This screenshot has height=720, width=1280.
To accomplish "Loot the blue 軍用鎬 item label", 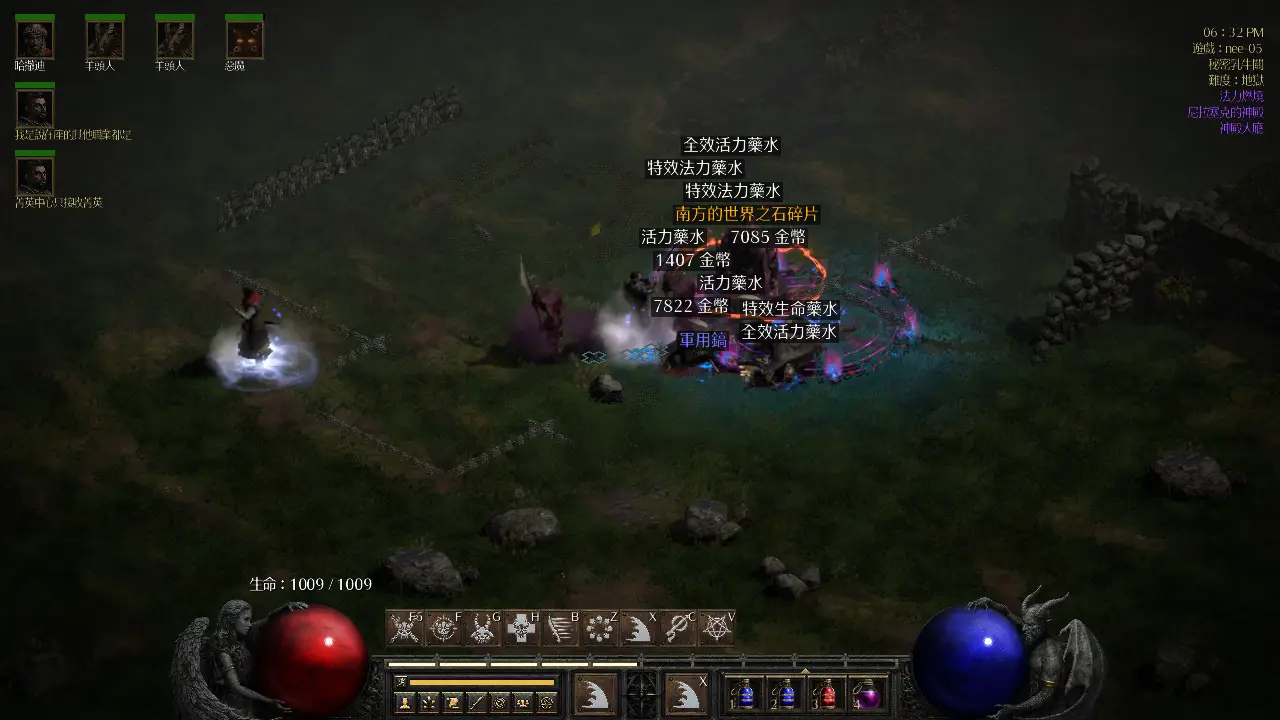I will pos(703,340).
